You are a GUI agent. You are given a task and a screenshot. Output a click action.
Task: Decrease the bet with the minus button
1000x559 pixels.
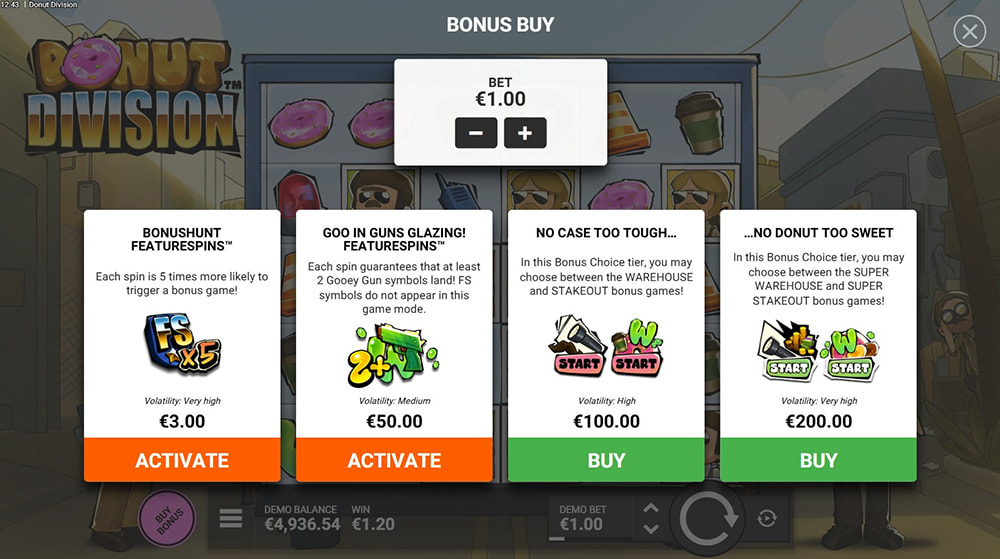pos(476,132)
